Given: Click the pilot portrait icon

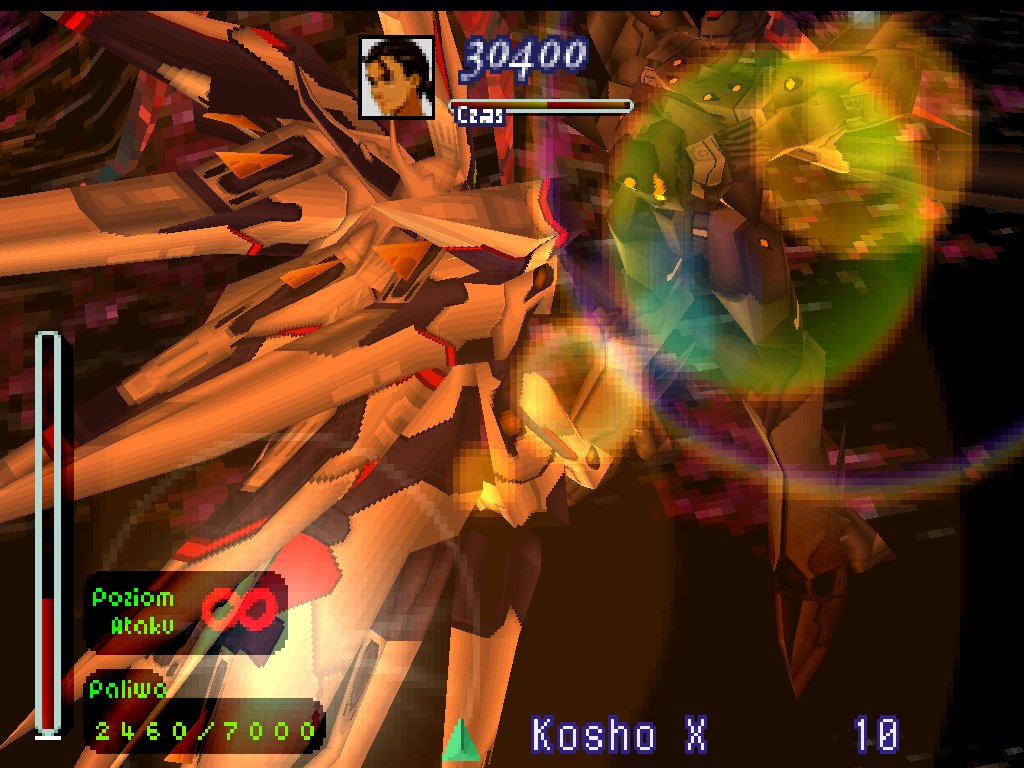Looking at the screenshot, I should pyautogui.click(x=397, y=77).
